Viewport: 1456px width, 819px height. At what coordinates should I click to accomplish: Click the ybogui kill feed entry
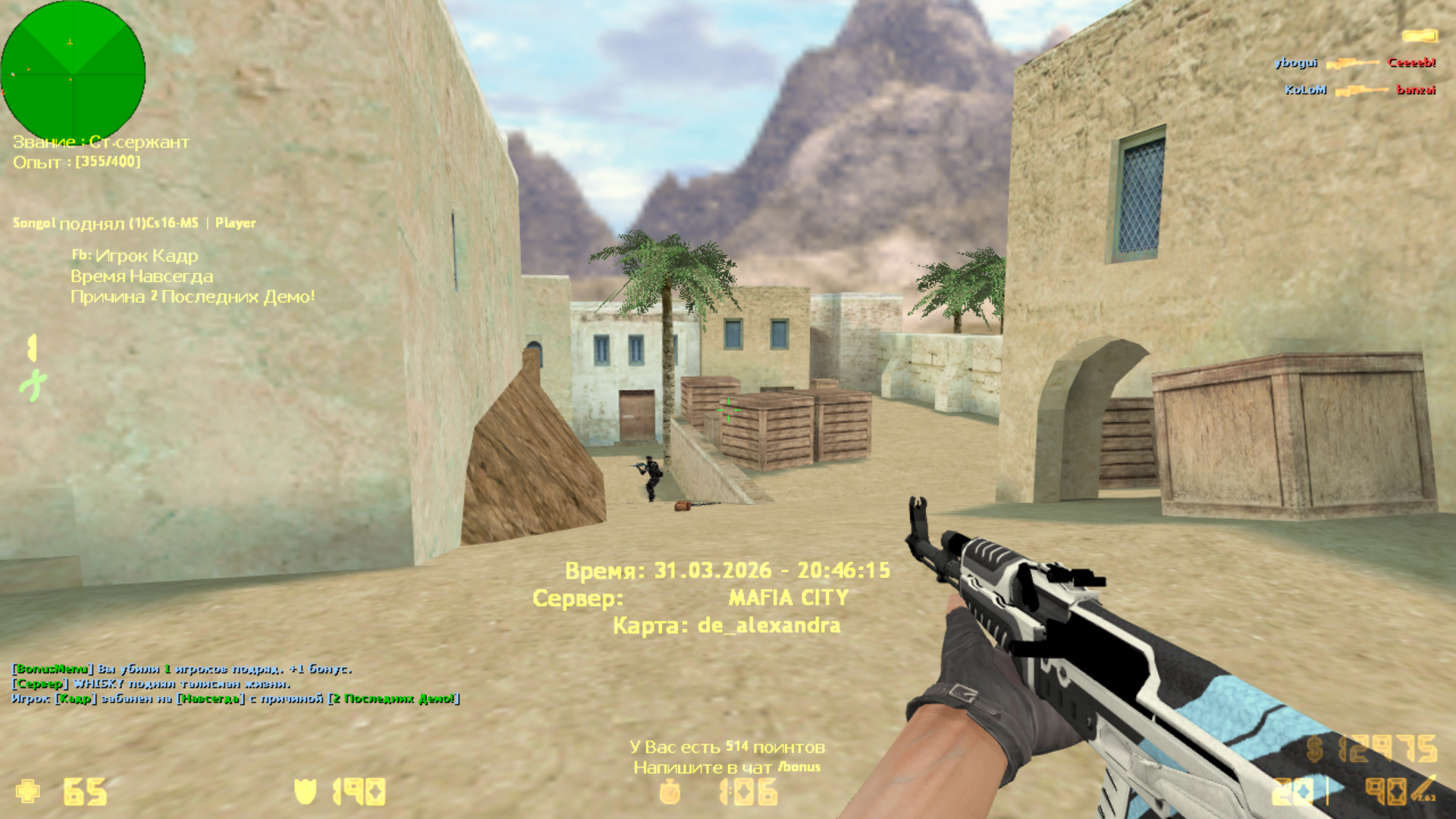pyautogui.click(x=1354, y=63)
